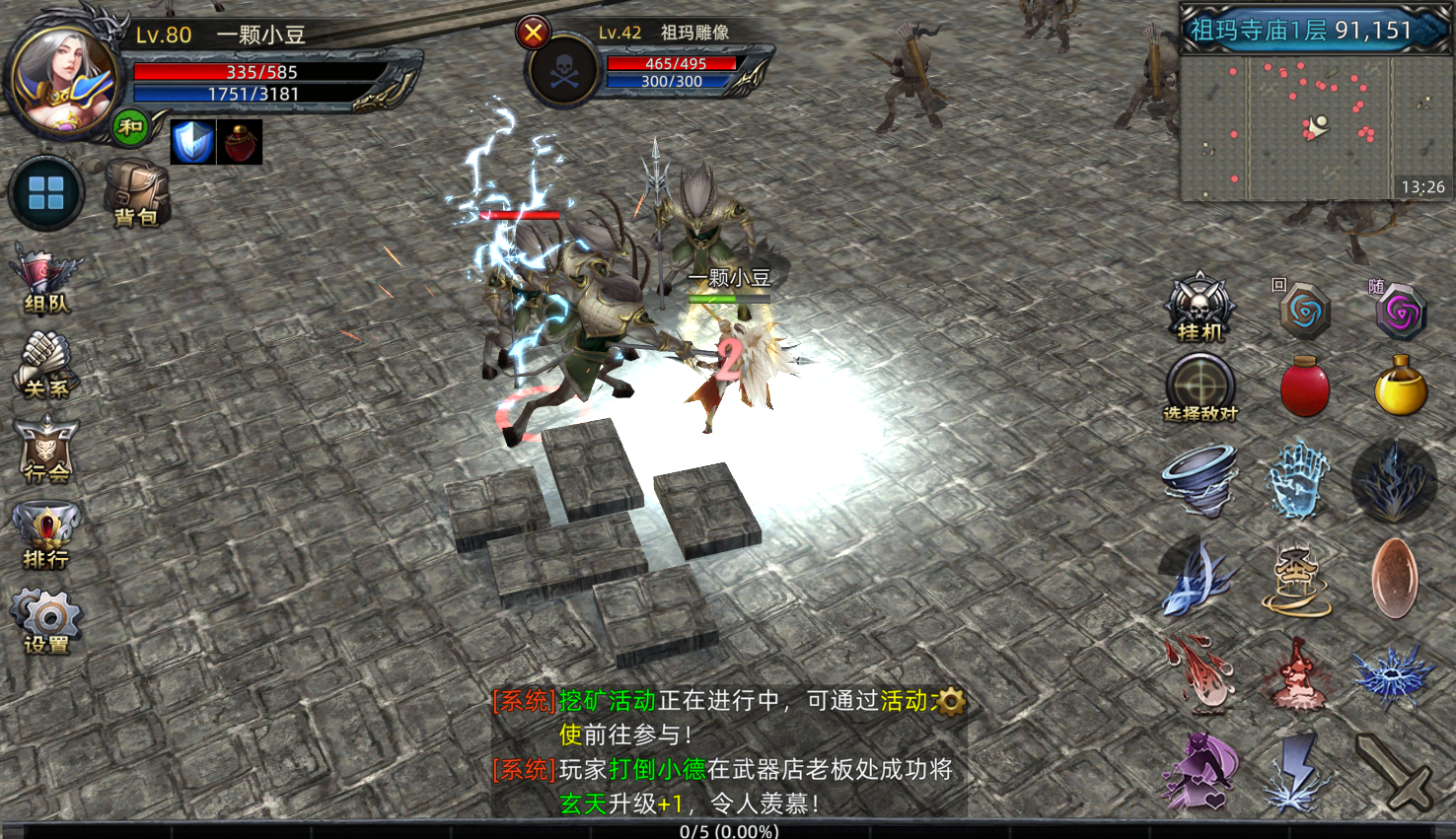Open the 行会 guild menu
Image resolution: width=1456 pixels, height=839 pixels.
(x=45, y=450)
